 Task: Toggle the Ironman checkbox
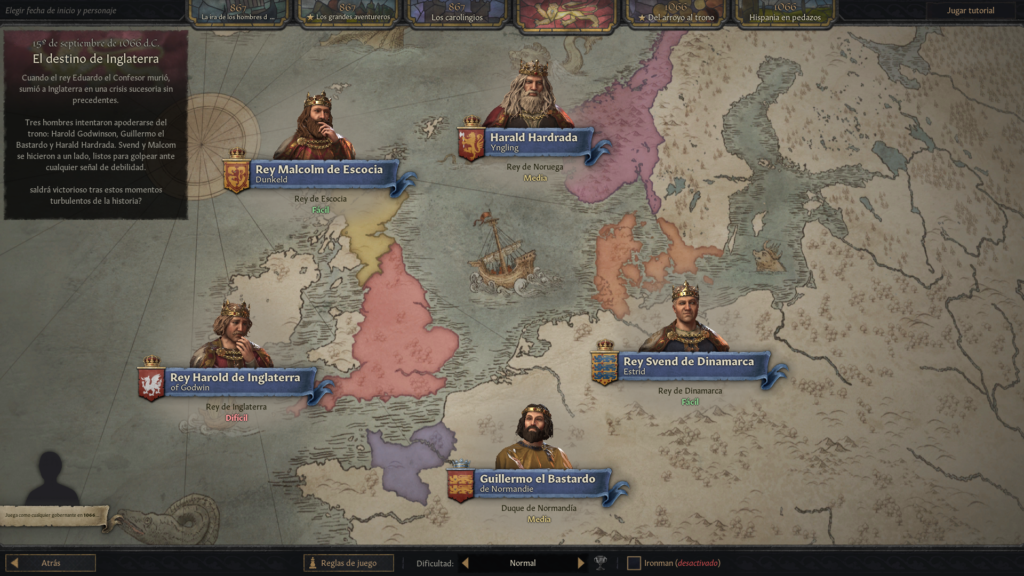pyautogui.click(x=633, y=563)
